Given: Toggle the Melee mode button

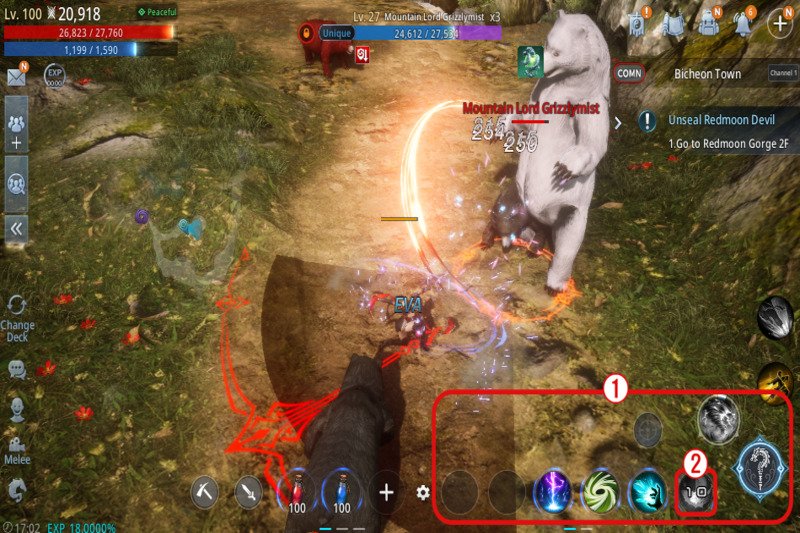Looking at the screenshot, I should point(17,449).
